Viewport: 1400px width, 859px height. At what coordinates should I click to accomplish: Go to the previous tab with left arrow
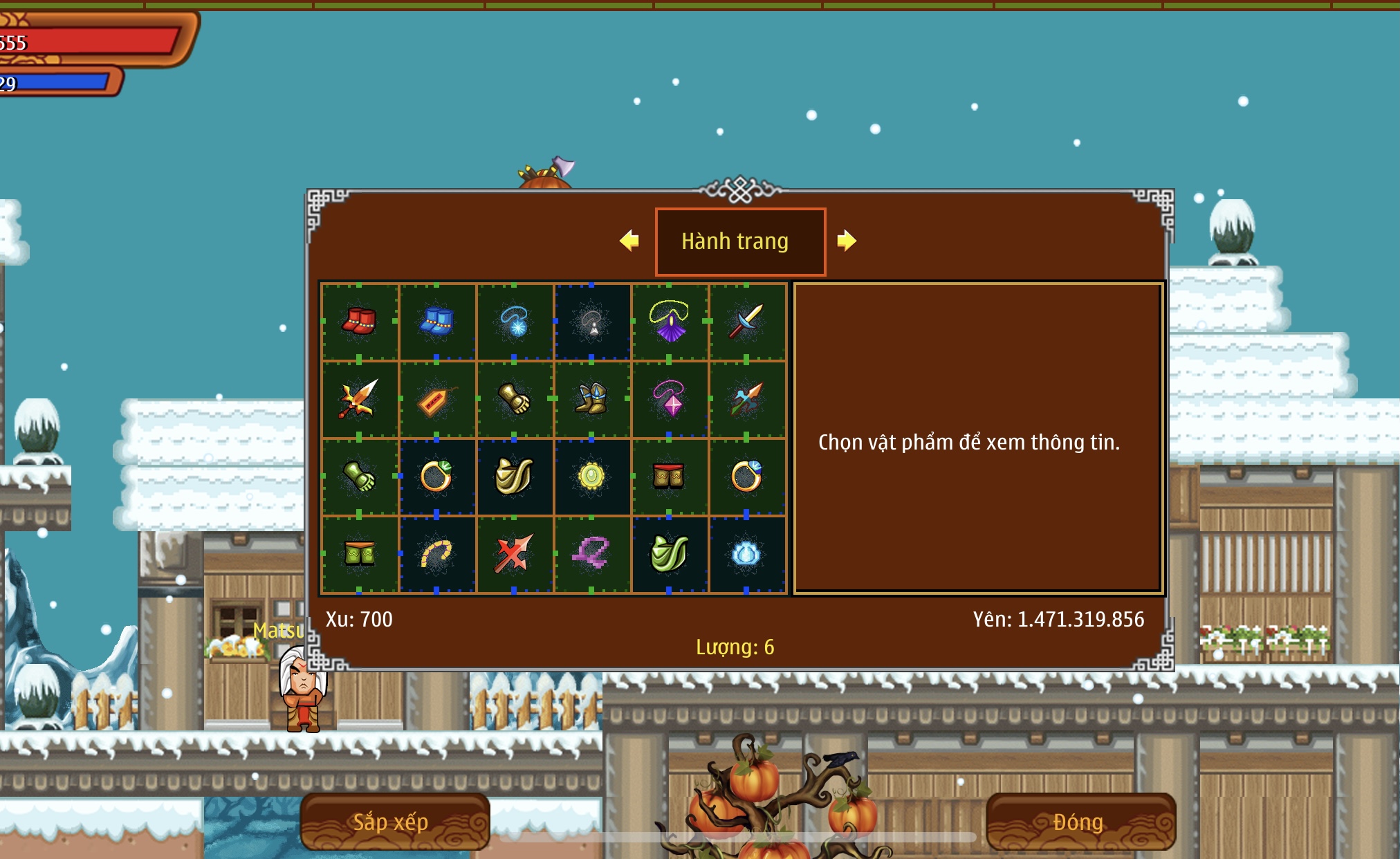click(x=629, y=241)
